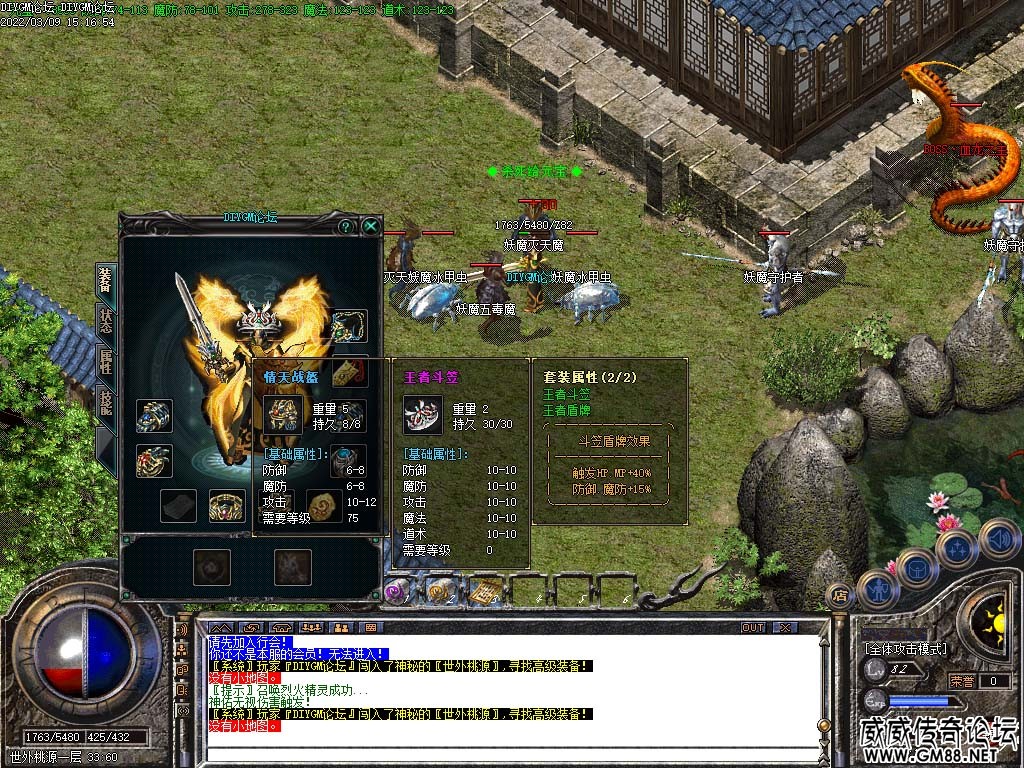
Task: Click the OUT button on chat bar
Action: (753, 627)
